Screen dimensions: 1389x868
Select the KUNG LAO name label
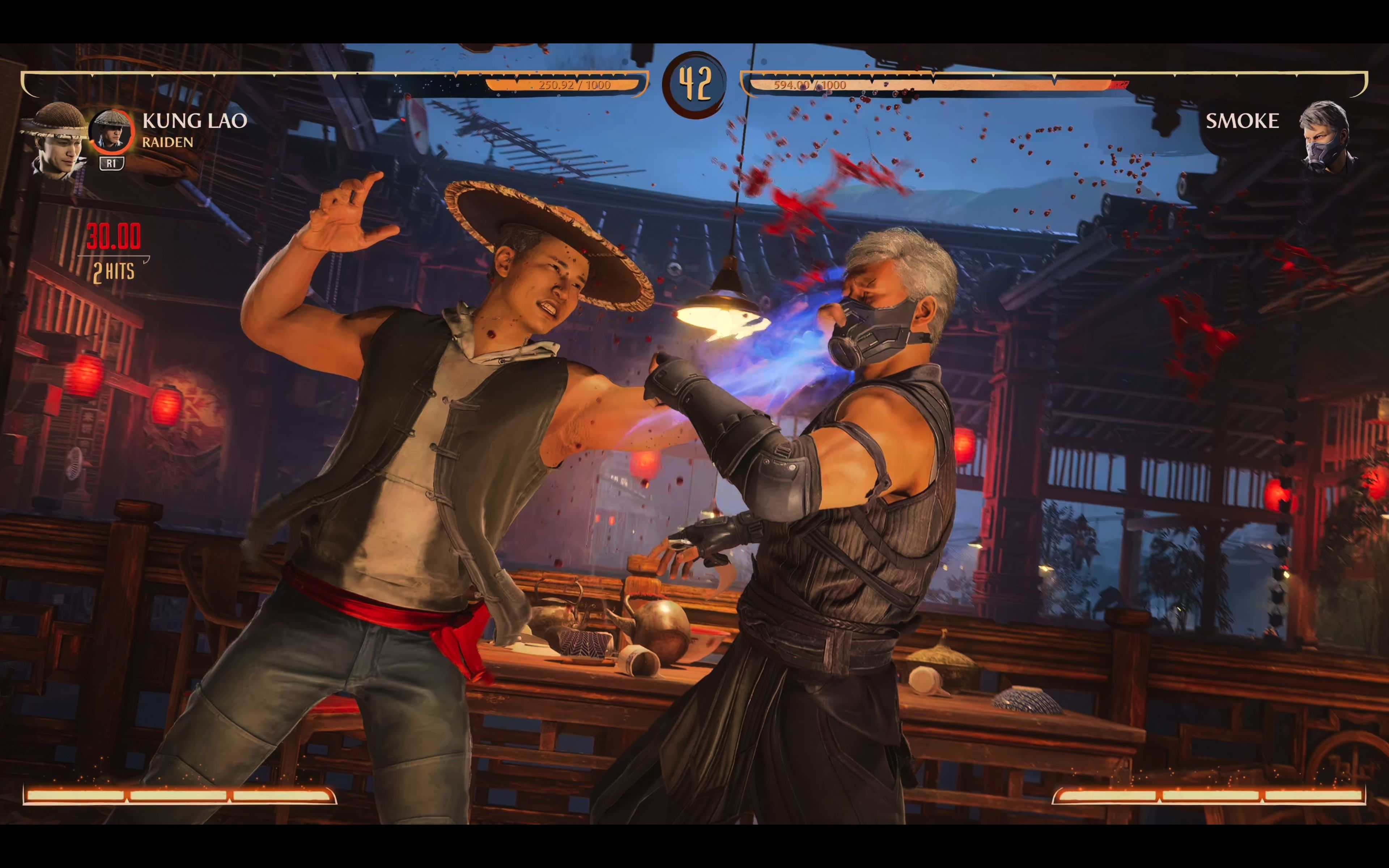pyautogui.click(x=196, y=120)
